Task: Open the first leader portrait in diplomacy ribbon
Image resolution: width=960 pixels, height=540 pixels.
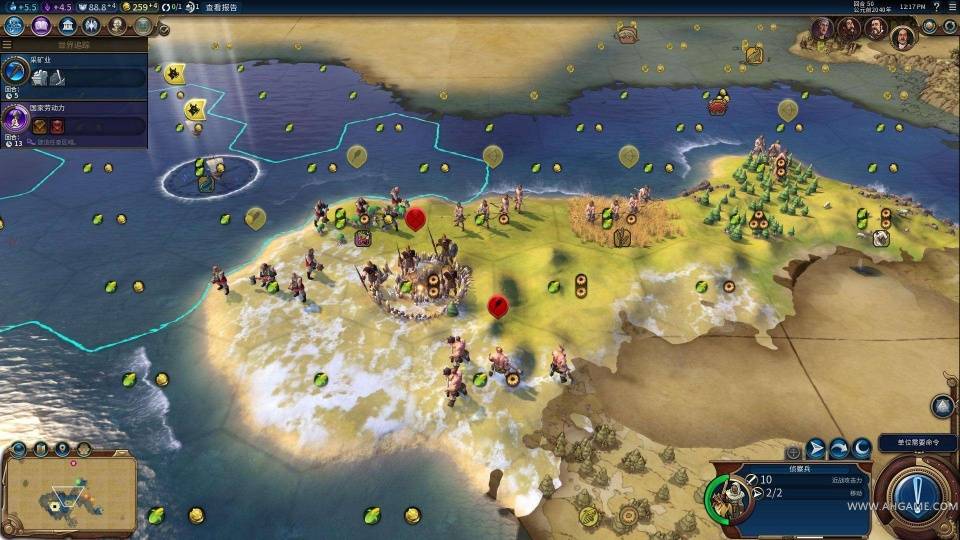Action: click(x=822, y=28)
